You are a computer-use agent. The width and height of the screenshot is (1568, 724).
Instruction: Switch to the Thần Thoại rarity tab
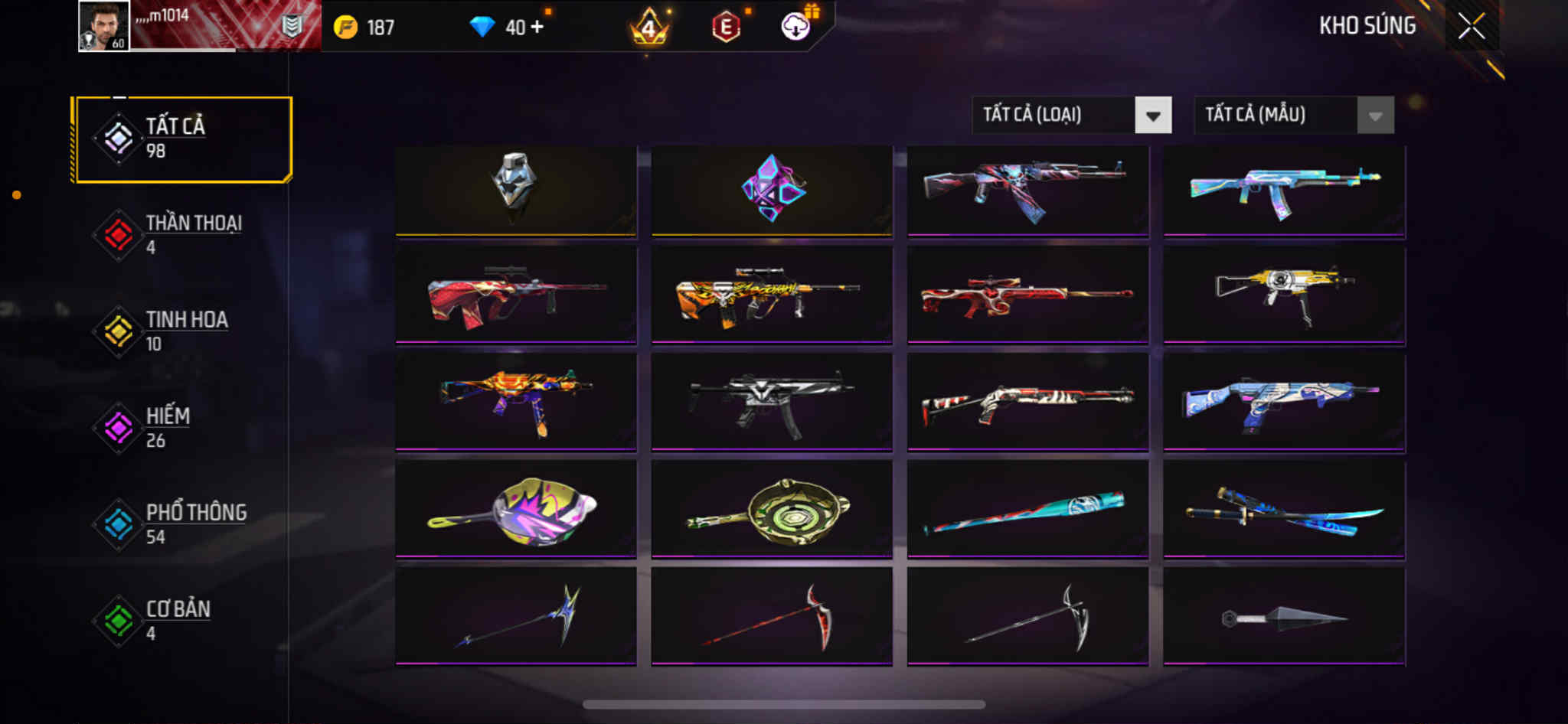click(182, 234)
